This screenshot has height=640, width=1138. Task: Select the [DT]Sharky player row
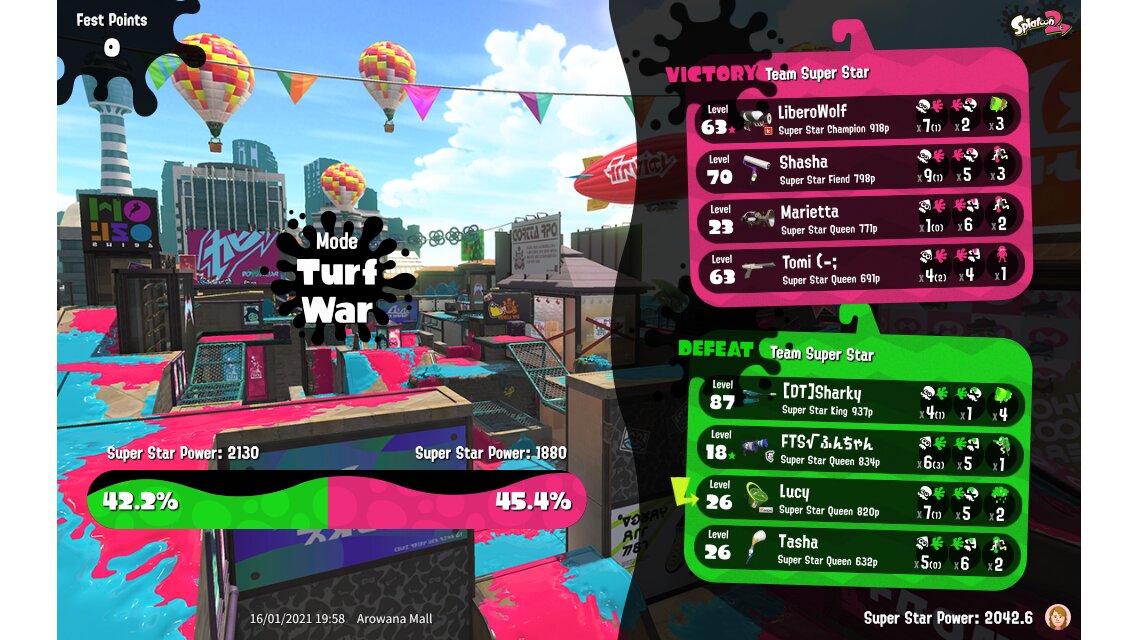pos(858,398)
